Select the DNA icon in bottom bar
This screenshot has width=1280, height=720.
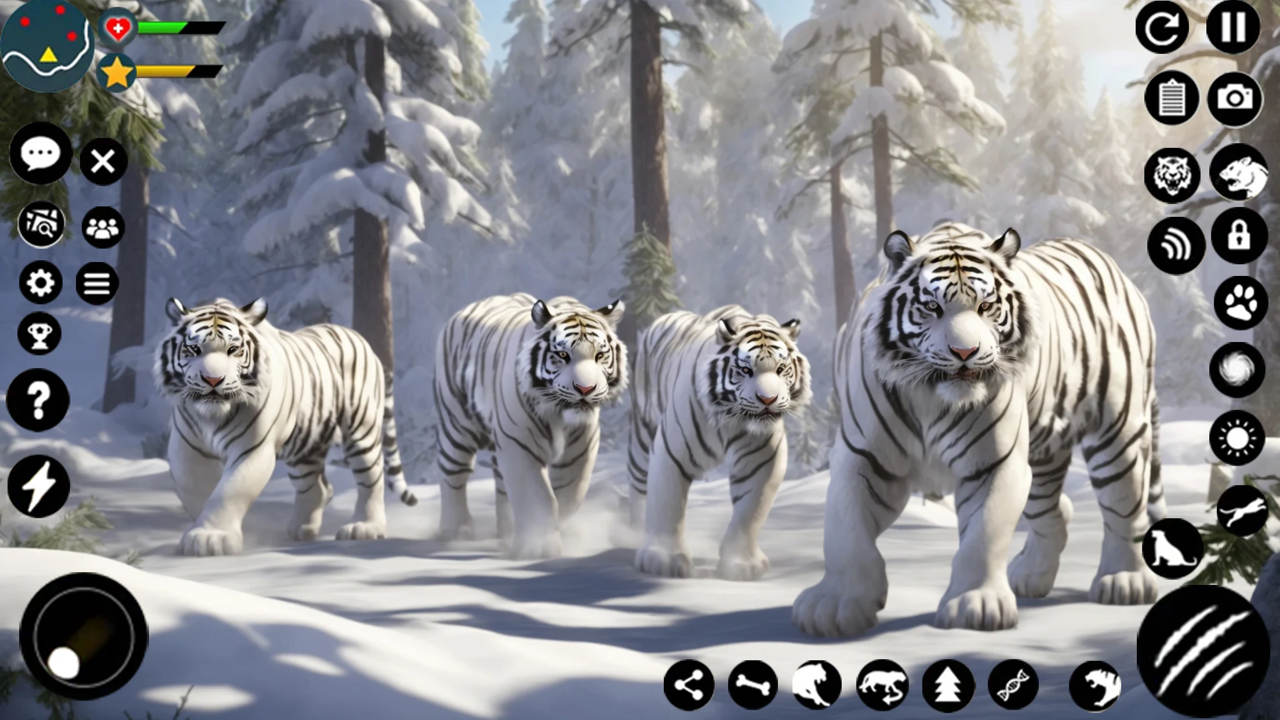(1012, 684)
